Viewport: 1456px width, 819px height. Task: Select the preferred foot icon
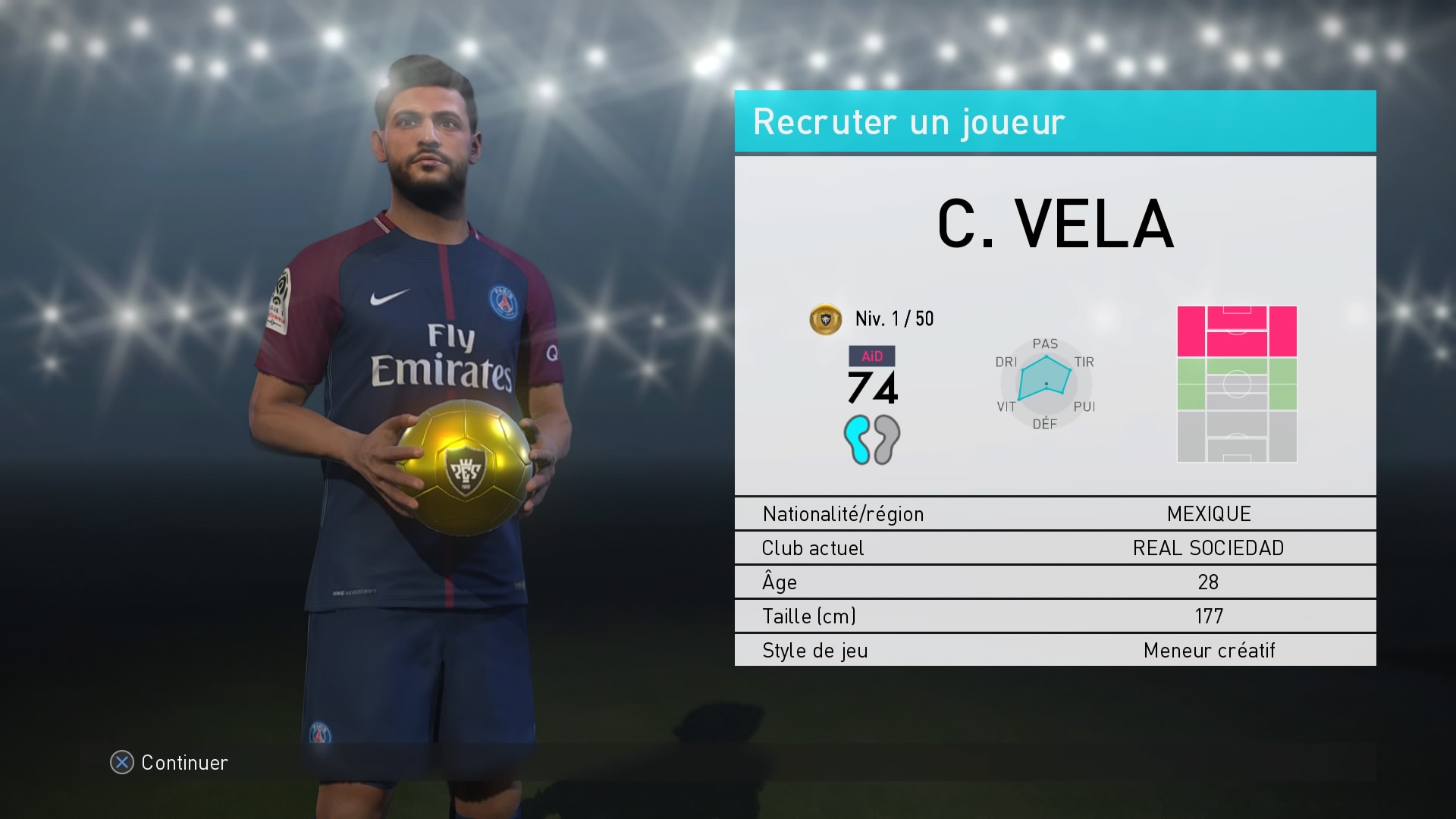tap(872, 439)
